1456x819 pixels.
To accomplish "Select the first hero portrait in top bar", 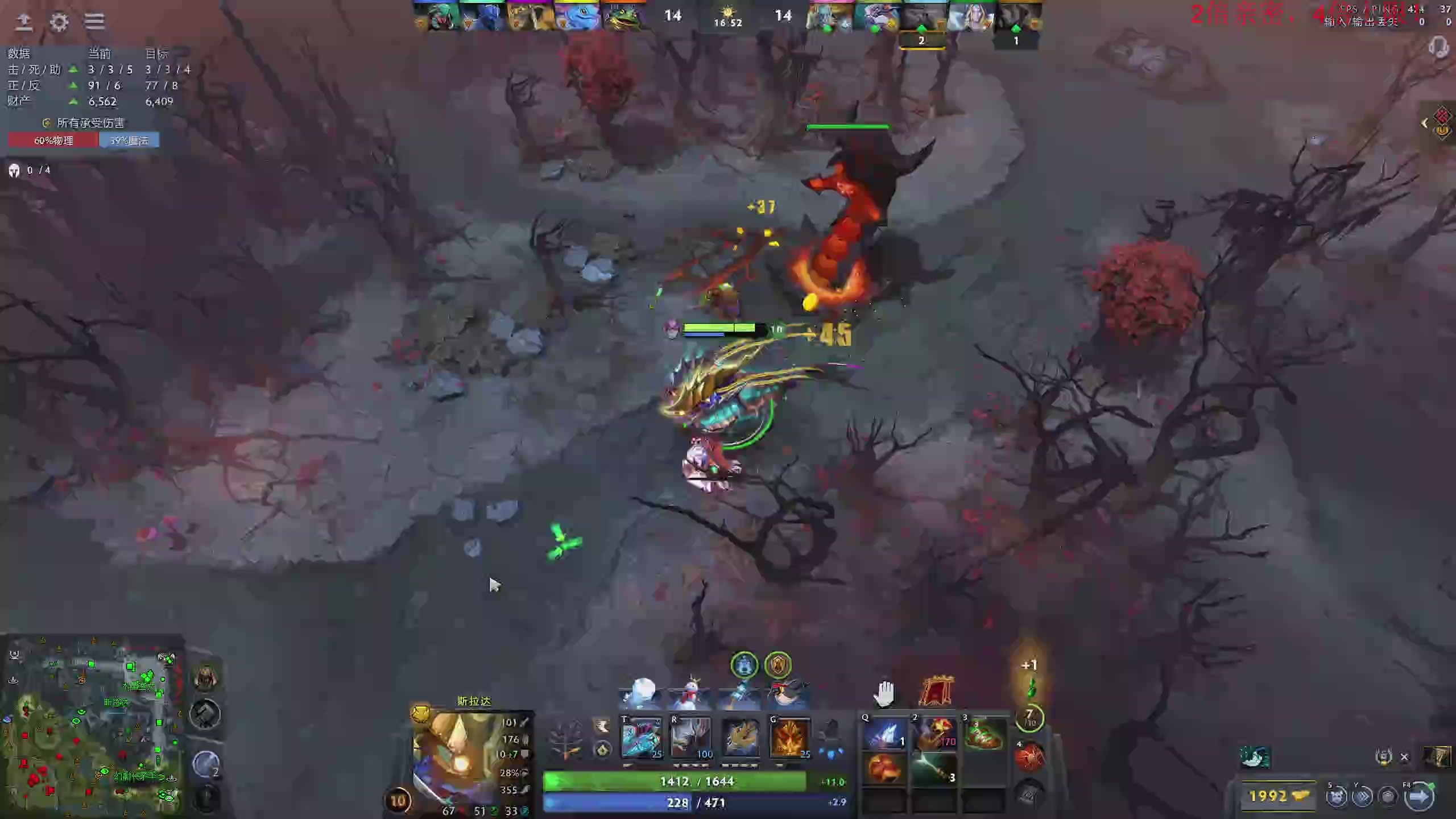I will (x=437, y=17).
